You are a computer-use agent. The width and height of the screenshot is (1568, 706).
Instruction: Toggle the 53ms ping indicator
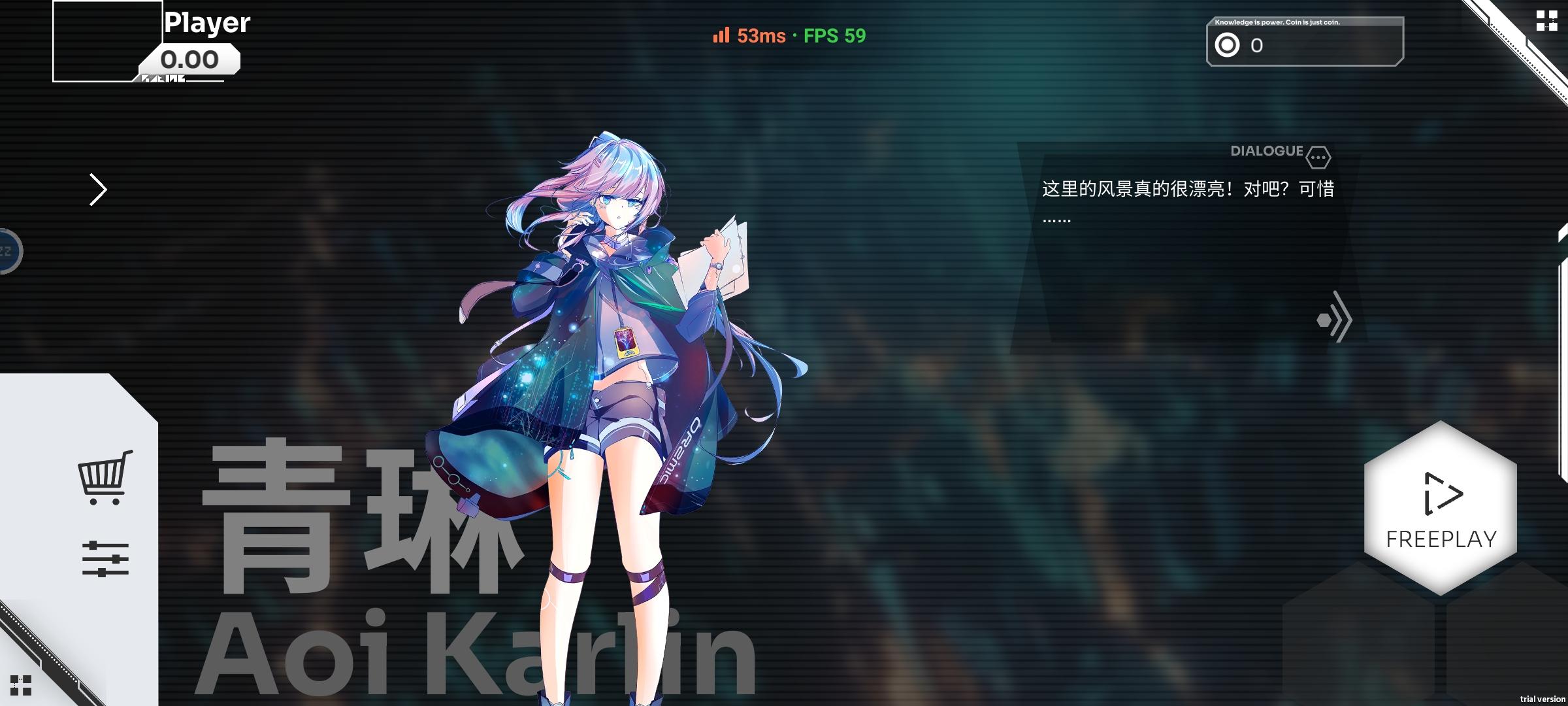tap(760, 37)
